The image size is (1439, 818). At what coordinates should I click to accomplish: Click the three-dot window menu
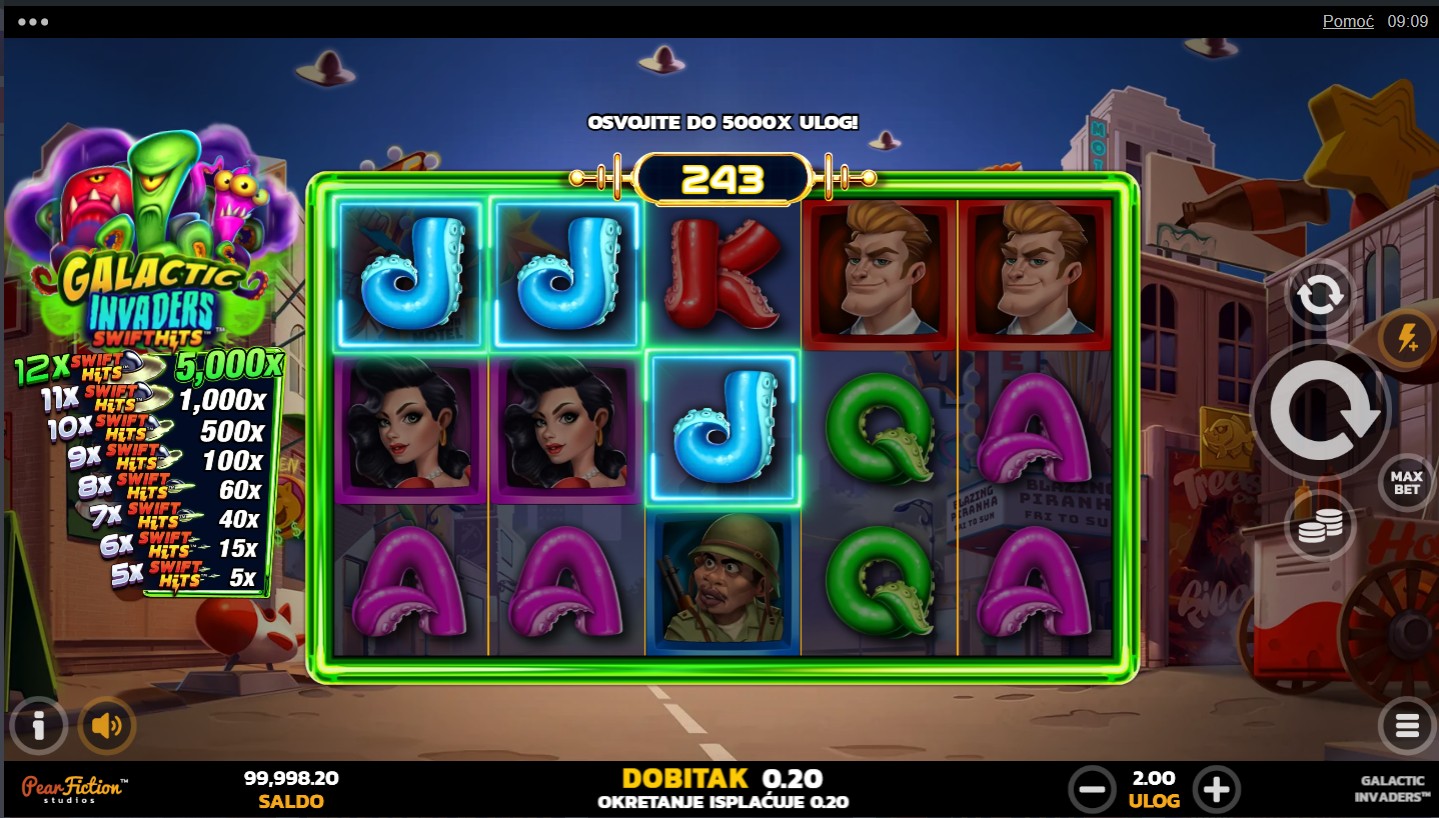pyautogui.click(x=33, y=21)
